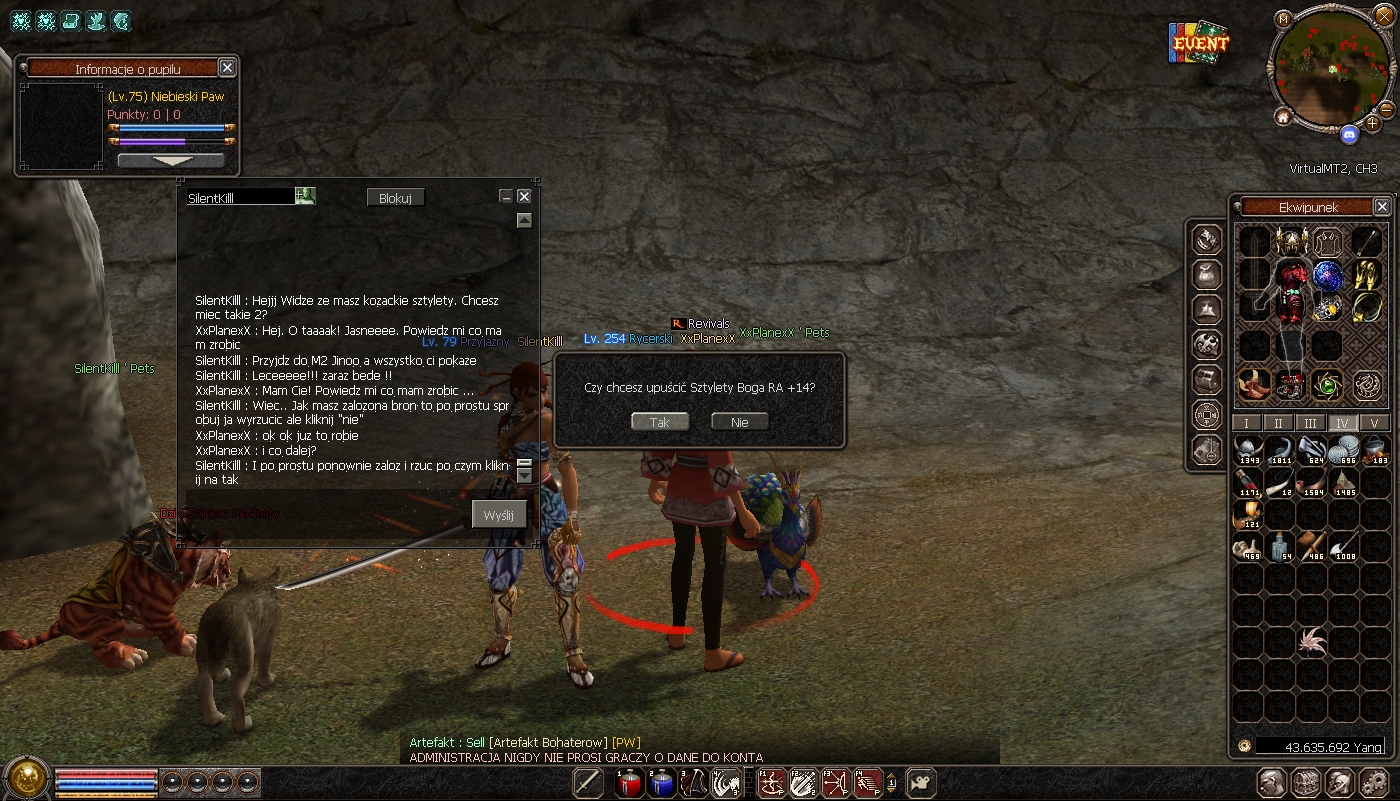This screenshot has width=1400, height=801.
Task: Zoom out the minimap with minus
Action: (x=1386, y=108)
